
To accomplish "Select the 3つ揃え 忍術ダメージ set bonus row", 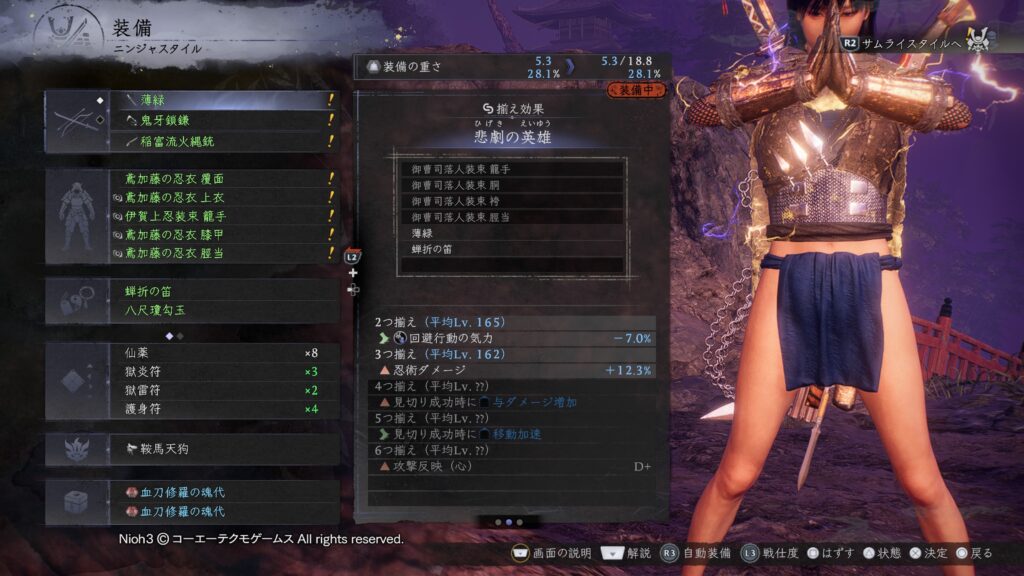I will click(512, 370).
